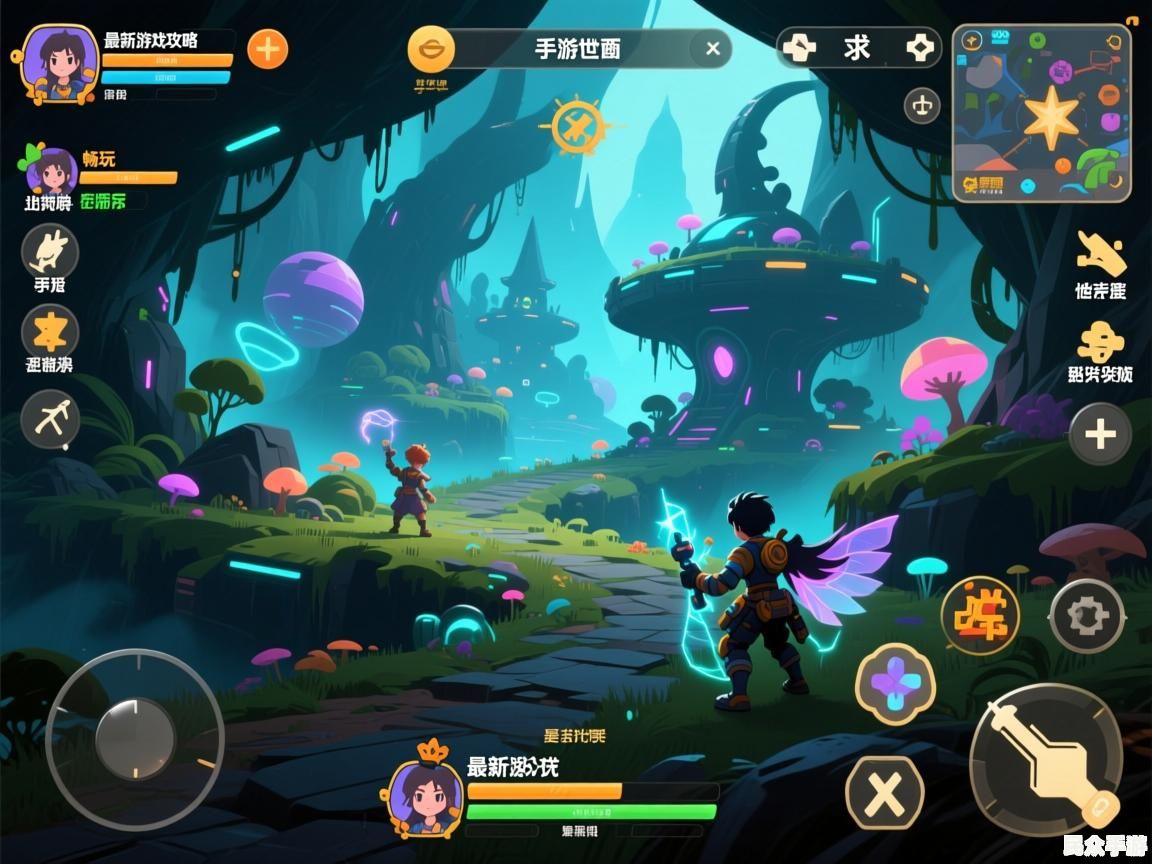1152x864 pixels.
Task: Select the golden crossed-swords objective marker
Action: (578, 127)
